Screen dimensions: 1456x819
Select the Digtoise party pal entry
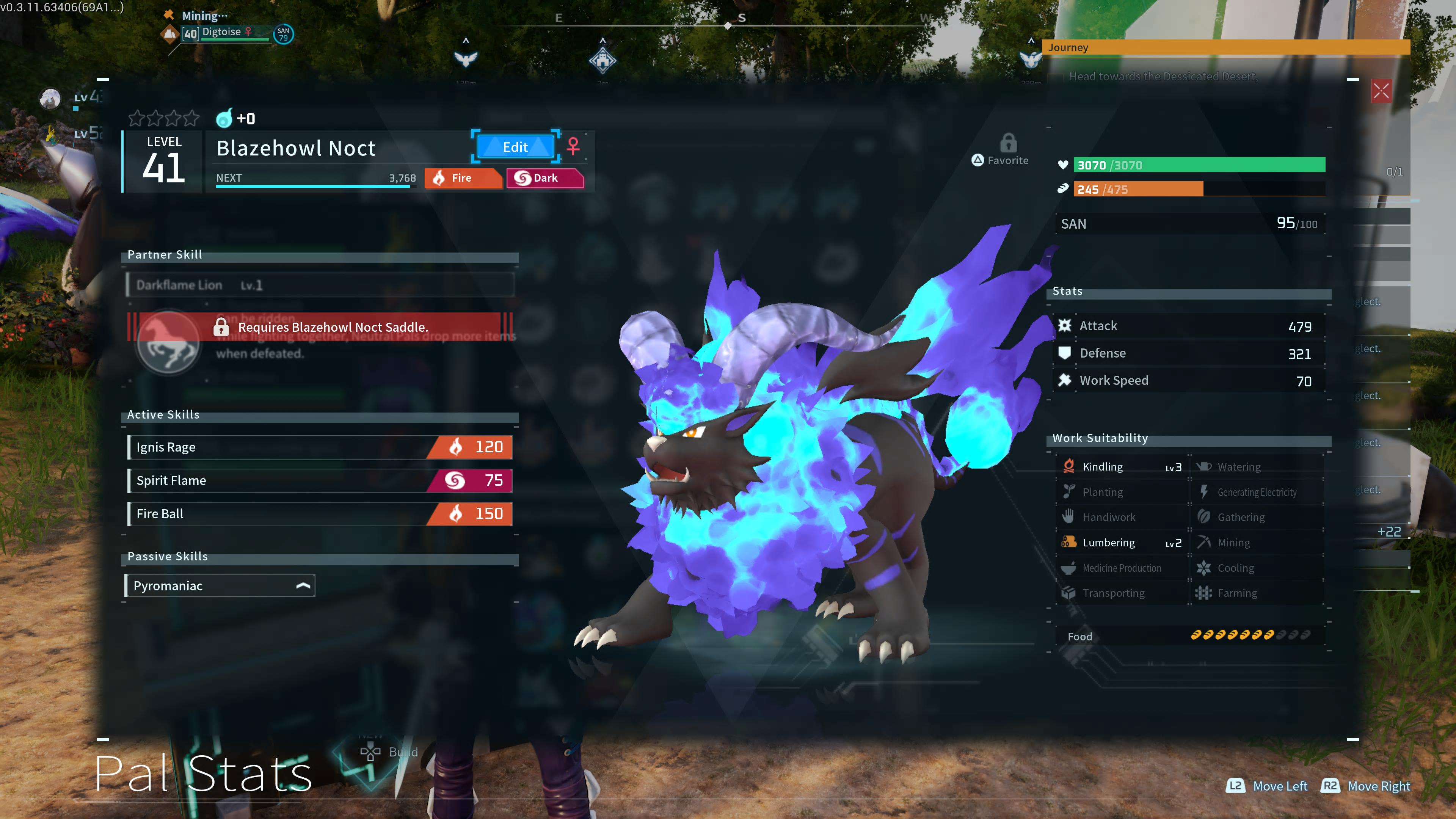coord(224,33)
